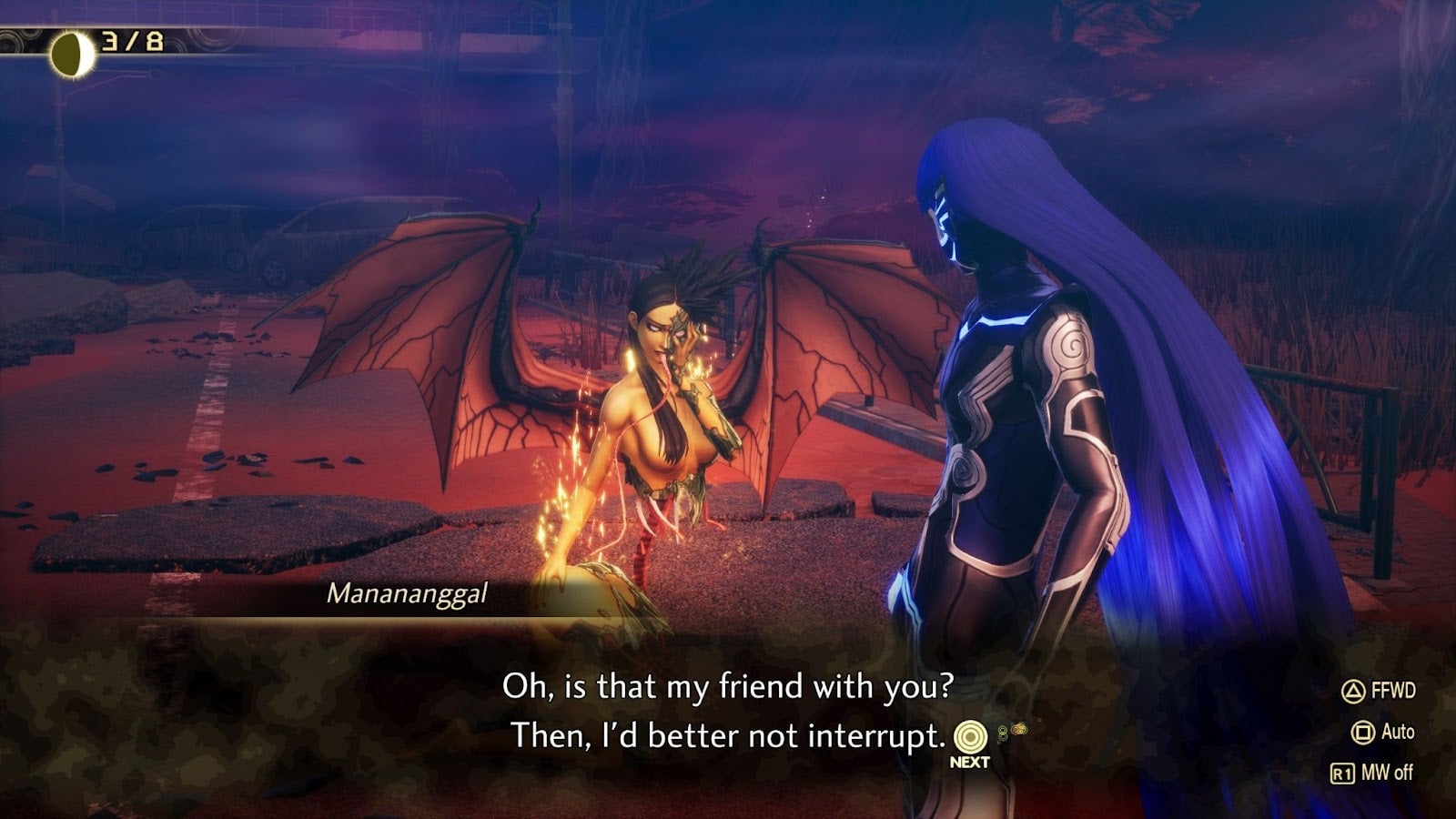Click the small macca currency icon near NEXT
This screenshot has height=819, width=1456.
click(x=1019, y=729)
